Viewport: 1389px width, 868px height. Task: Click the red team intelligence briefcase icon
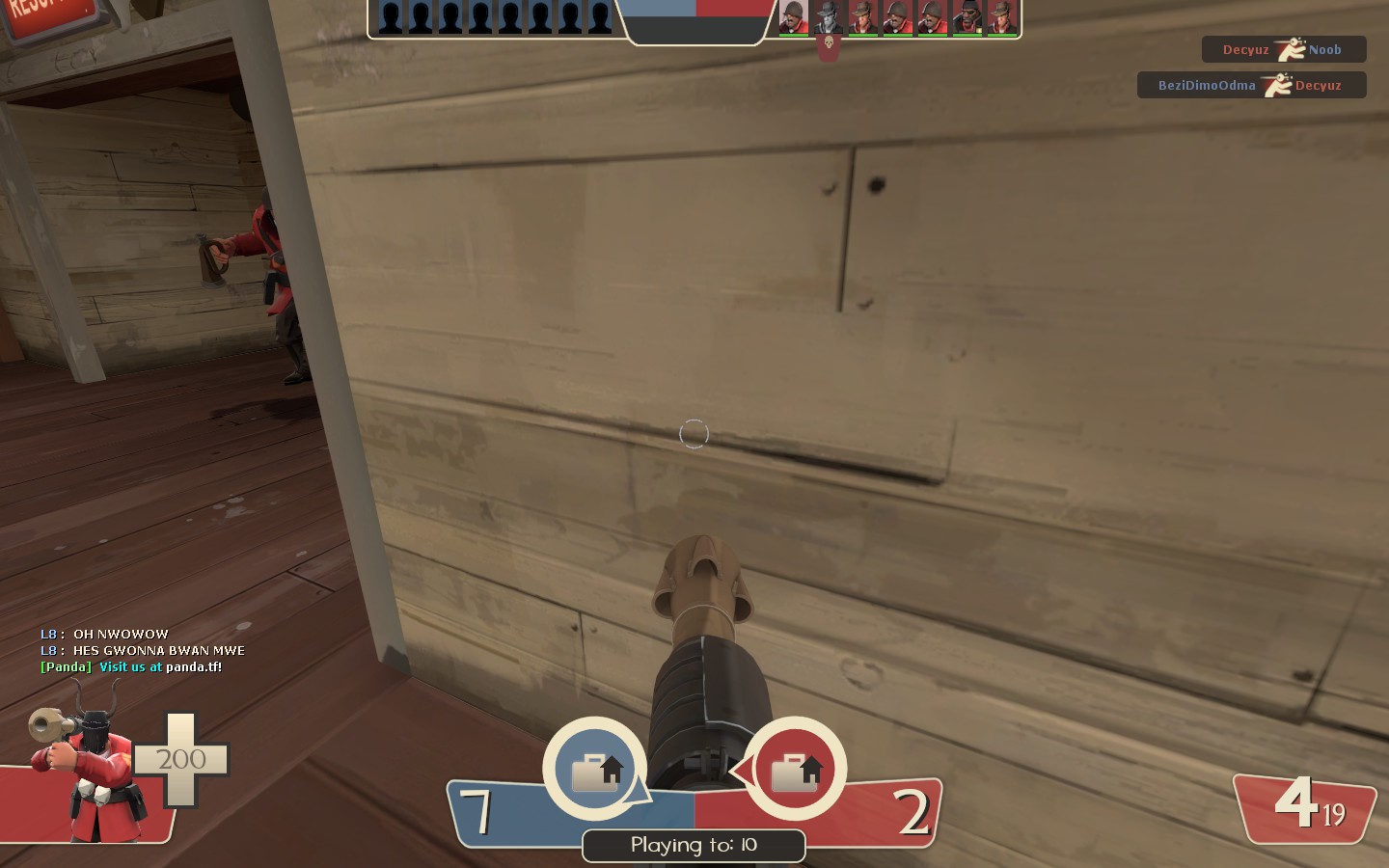[x=796, y=770]
